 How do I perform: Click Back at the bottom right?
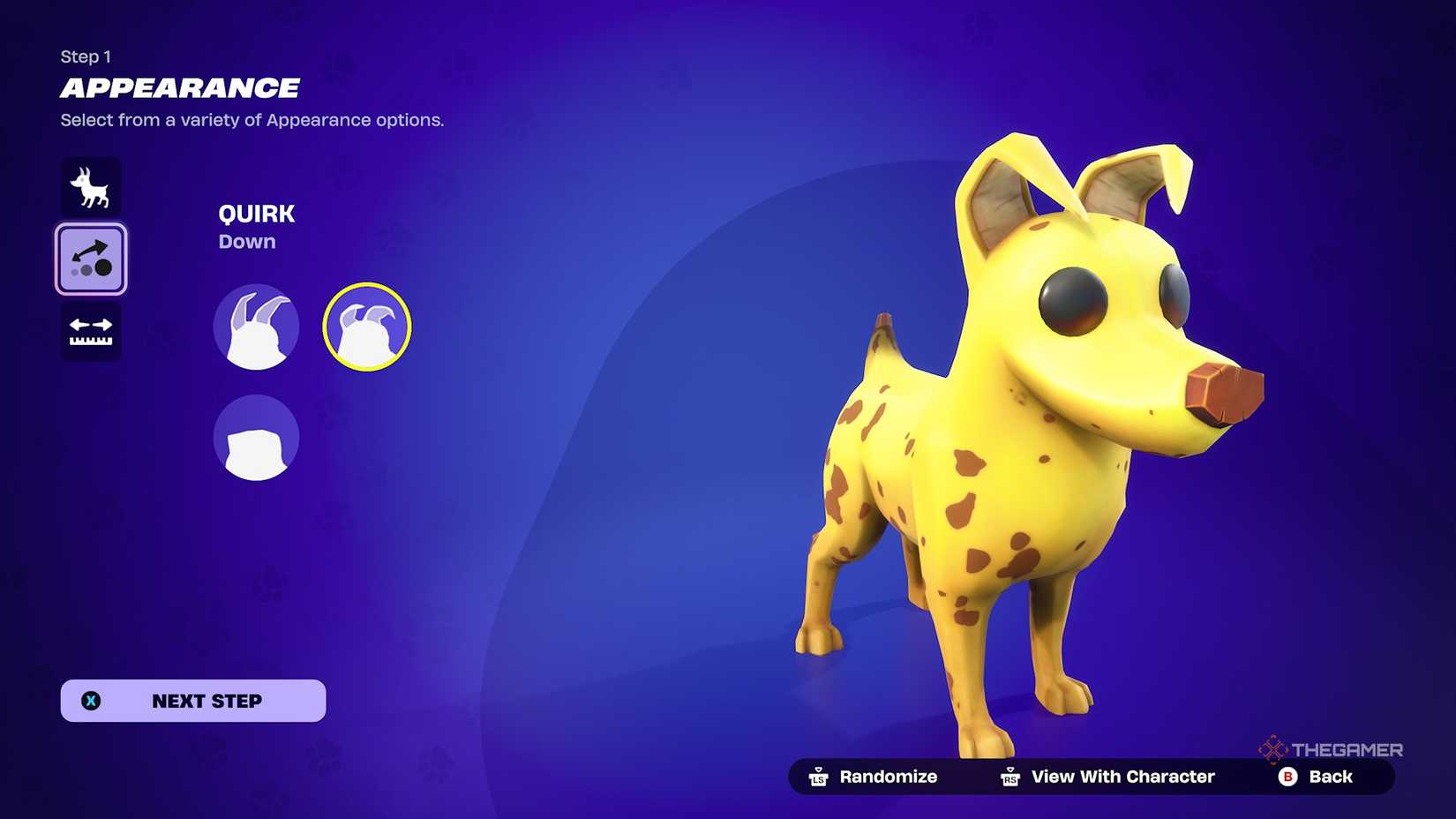click(x=1331, y=777)
